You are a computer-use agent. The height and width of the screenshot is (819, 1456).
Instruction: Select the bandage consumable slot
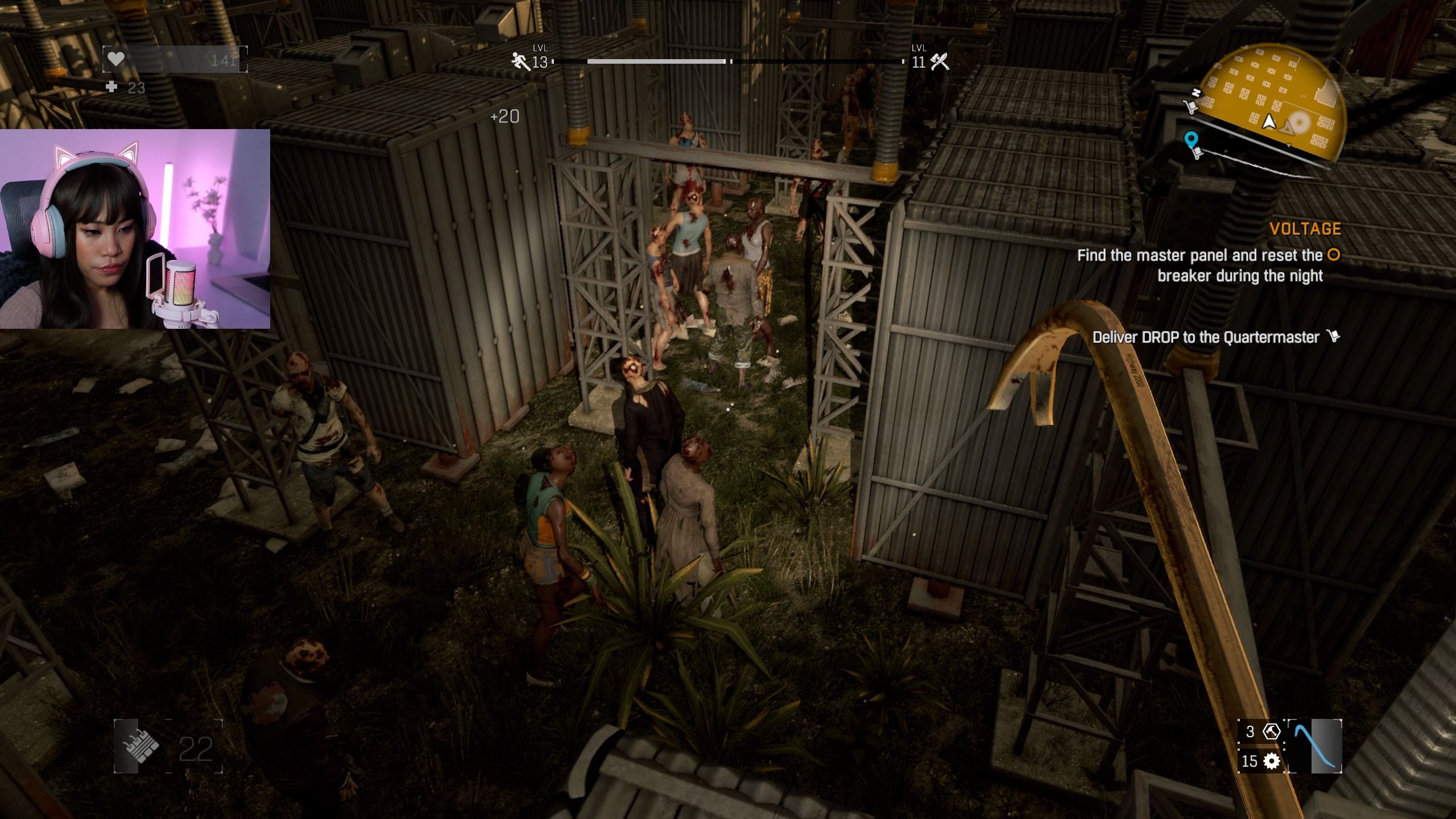[x=136, y=746]
